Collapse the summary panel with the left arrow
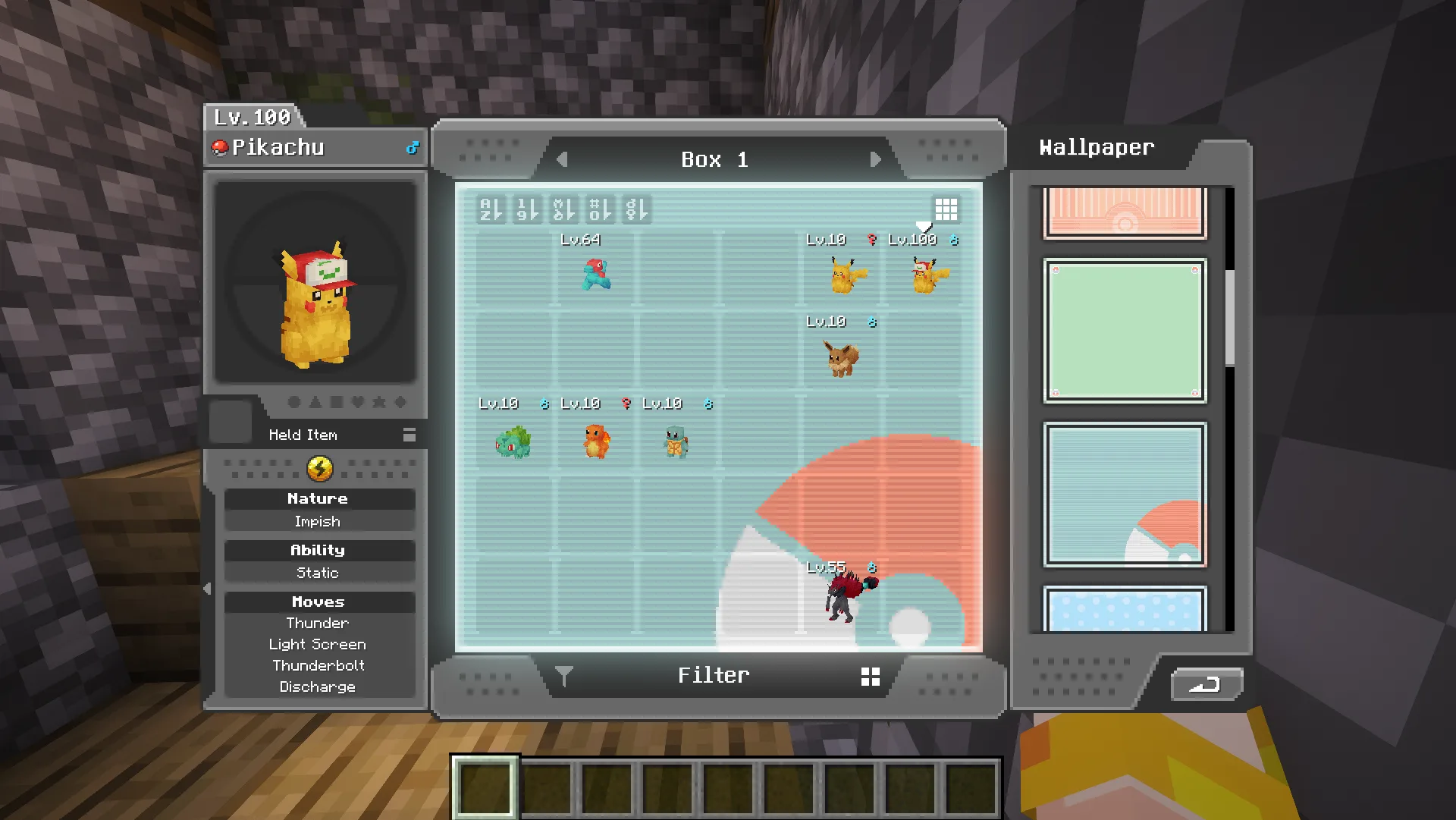 pos(208,589)
